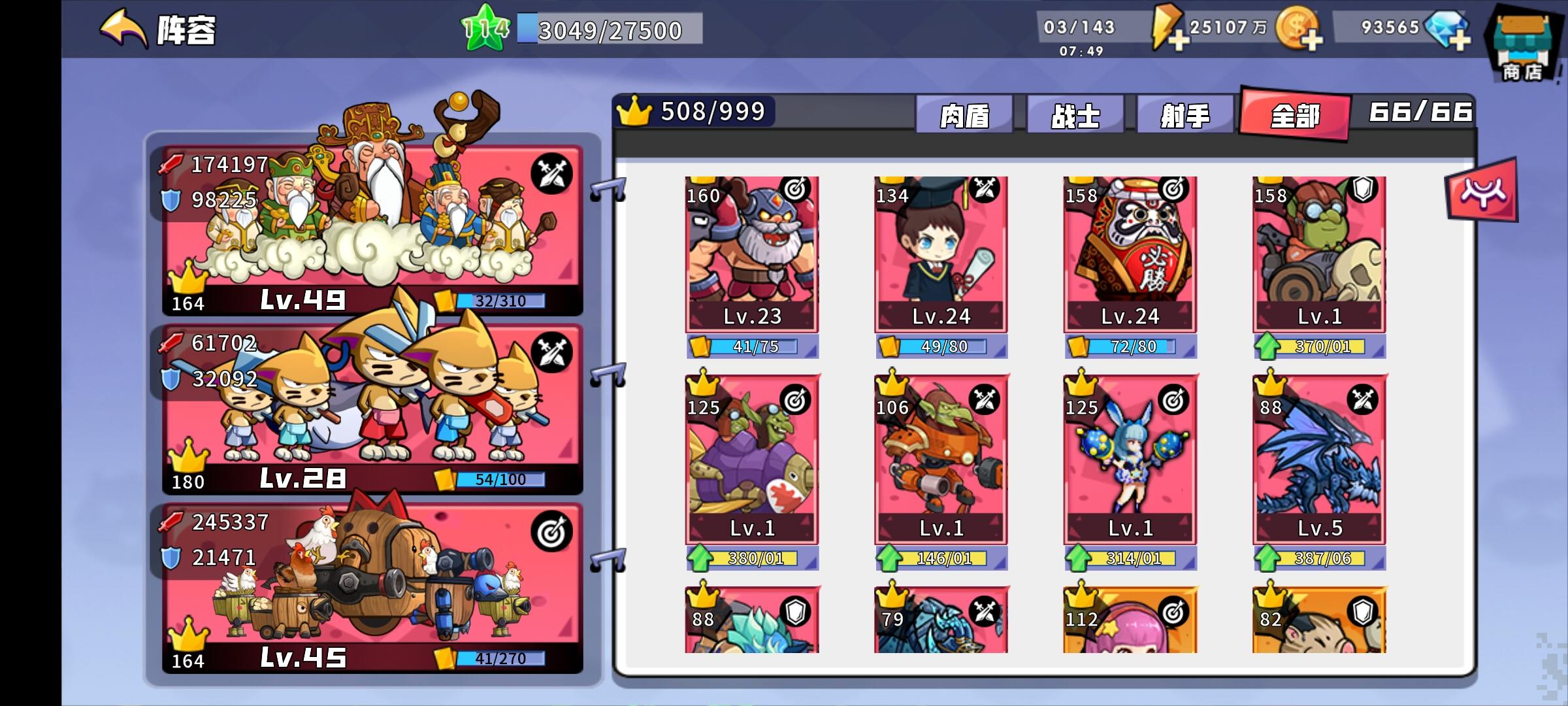1568x706 pixels.
Task: Open the 射手 archer tab
Action: [1186, 113]
